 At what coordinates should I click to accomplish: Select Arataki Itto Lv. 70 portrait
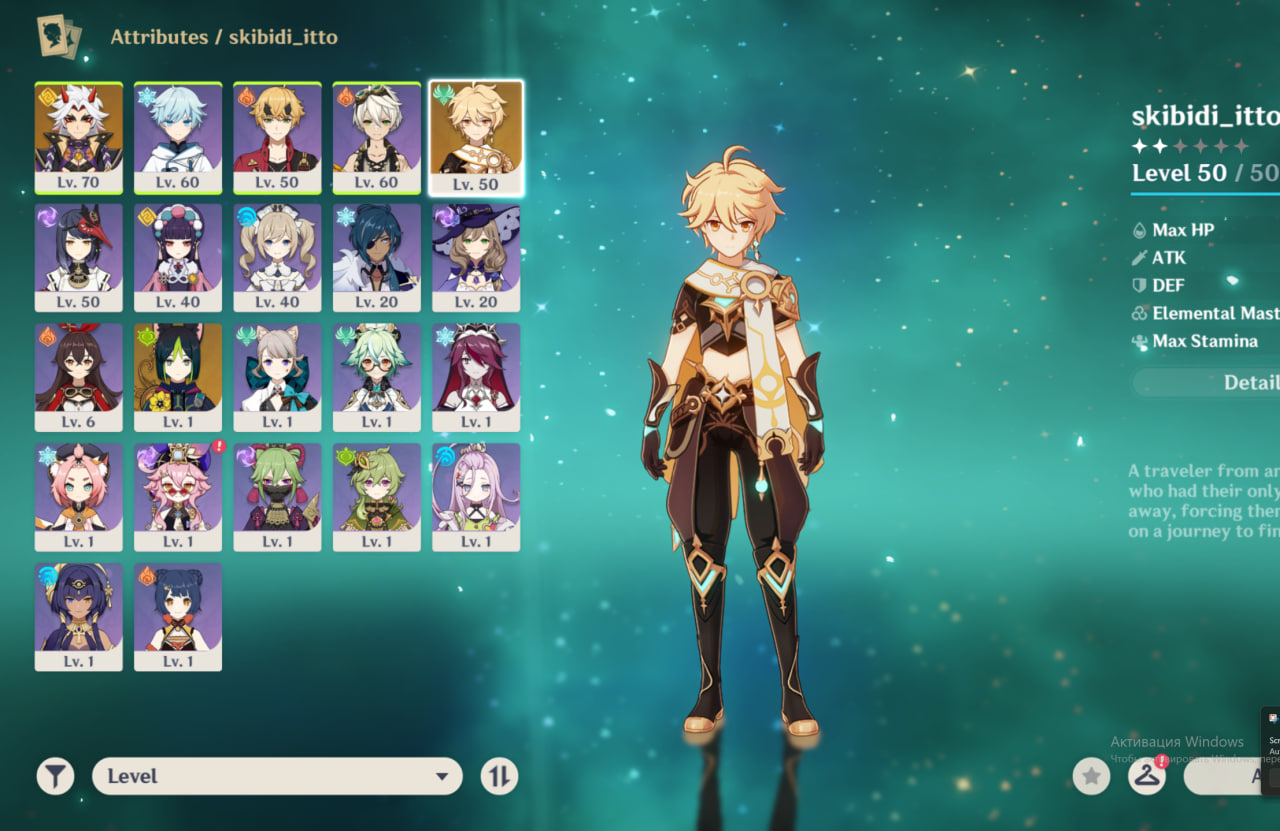tap(79, 137)
